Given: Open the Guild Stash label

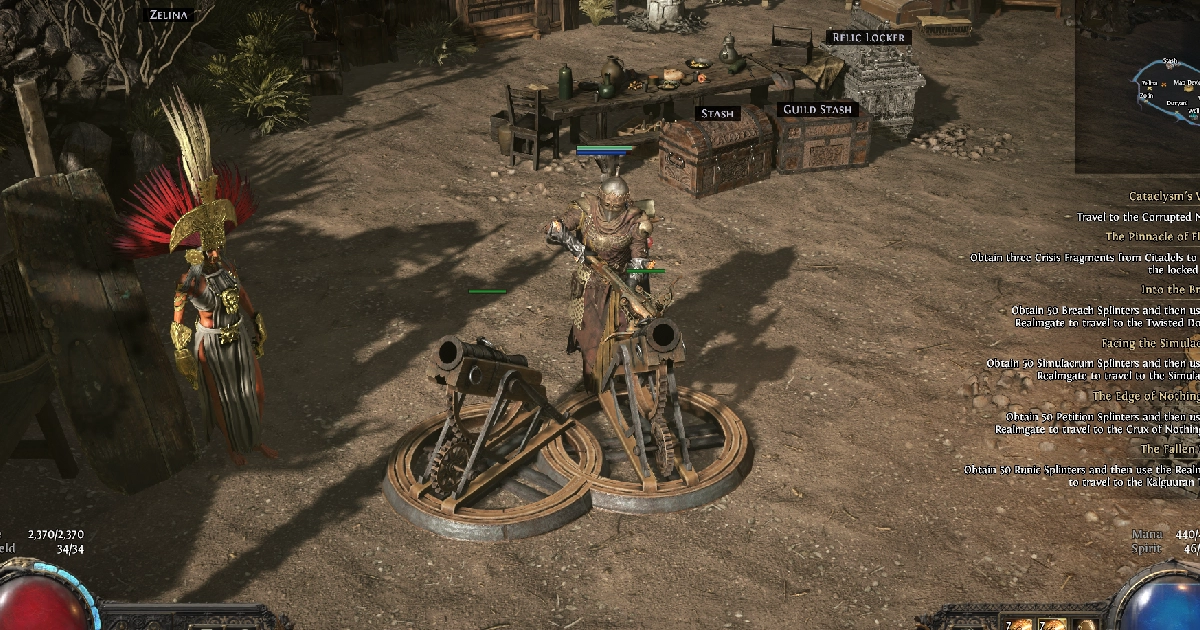Looking at the screenshot, I should 818,108.
